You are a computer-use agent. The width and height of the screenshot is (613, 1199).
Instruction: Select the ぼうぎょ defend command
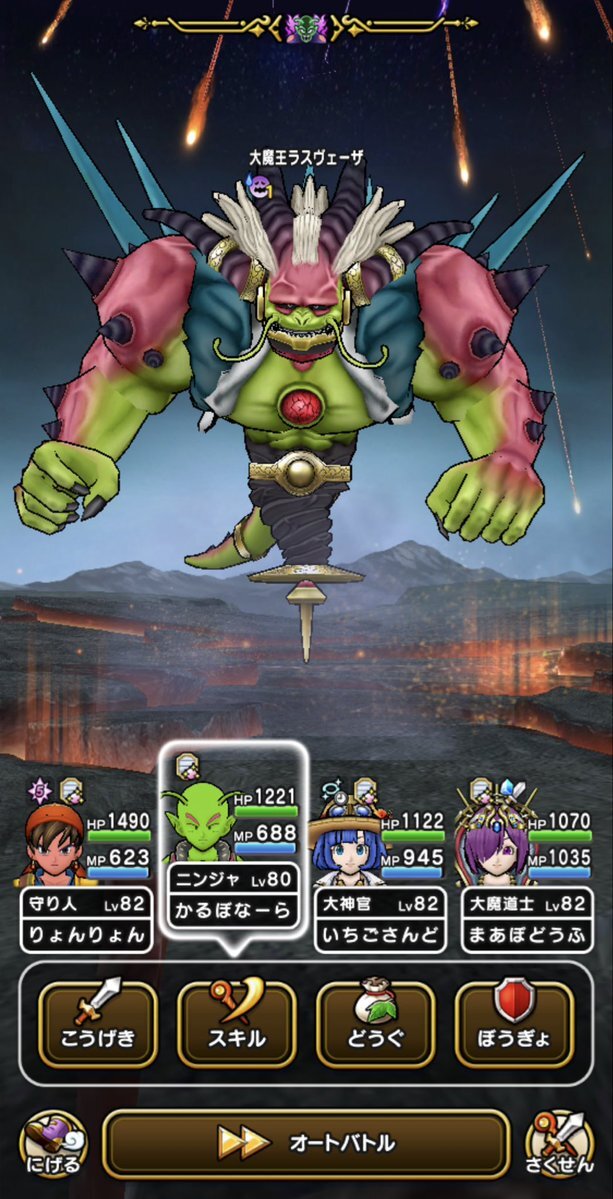[x=514, y=1023]
